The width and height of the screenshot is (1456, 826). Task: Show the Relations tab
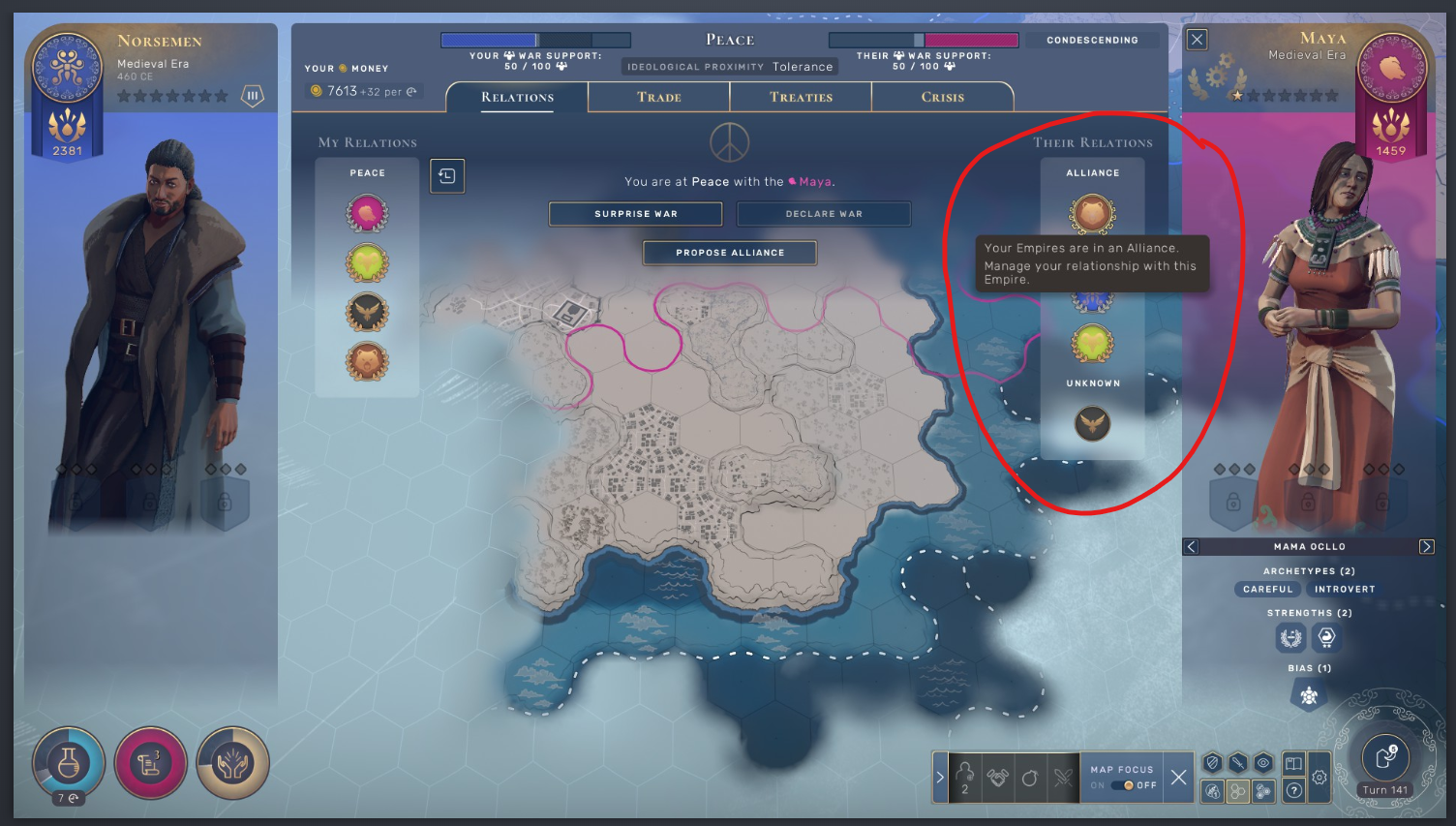517,97
